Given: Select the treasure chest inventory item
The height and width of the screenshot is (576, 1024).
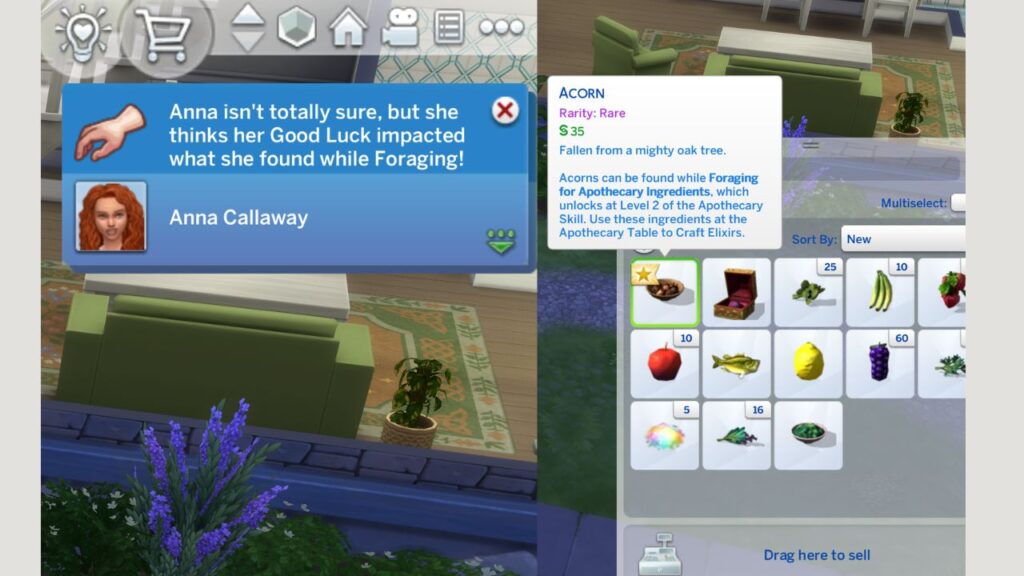Looking at the screenshot, I should pos(737,292).
